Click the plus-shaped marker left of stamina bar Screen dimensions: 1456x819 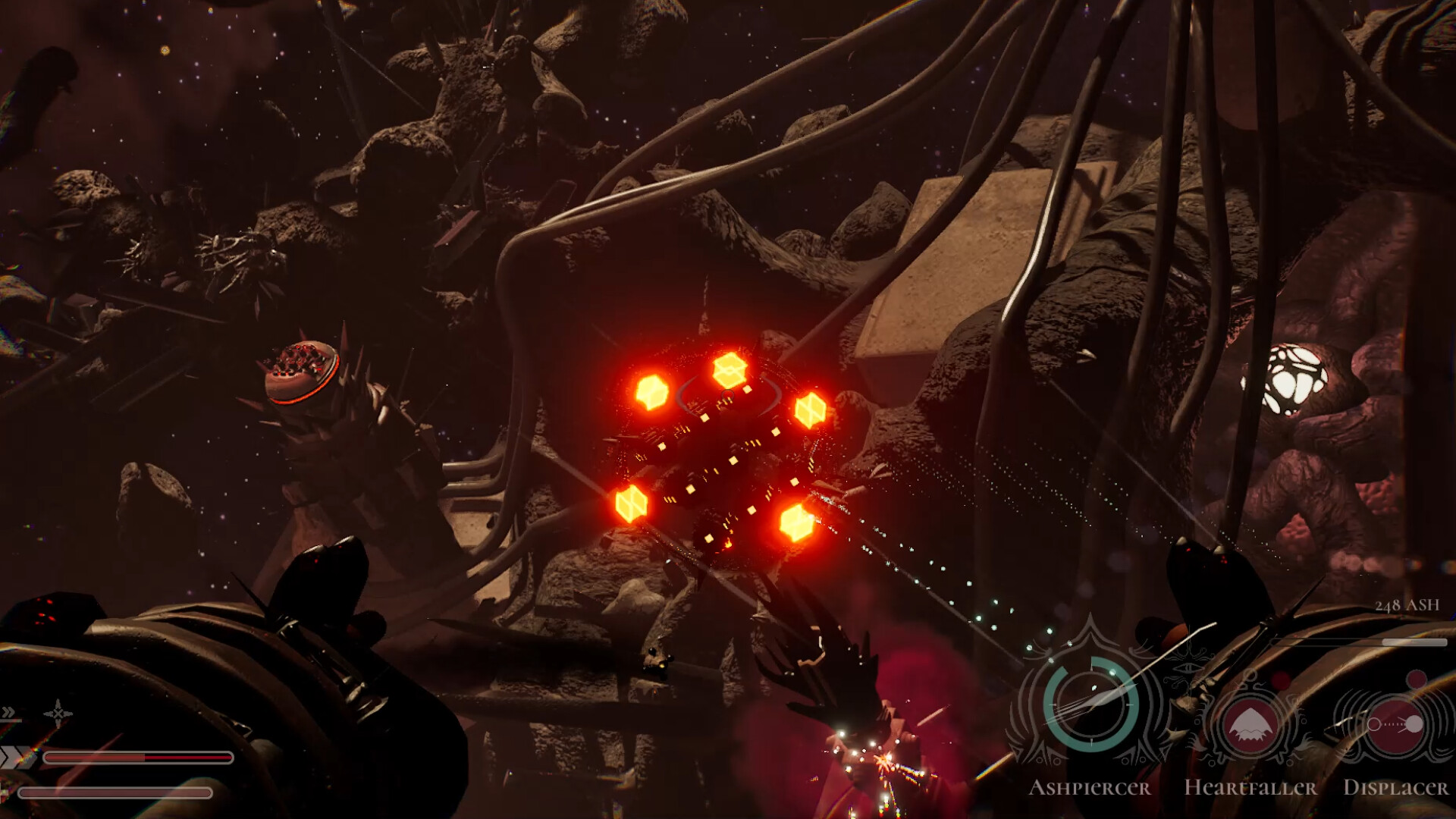4,792
